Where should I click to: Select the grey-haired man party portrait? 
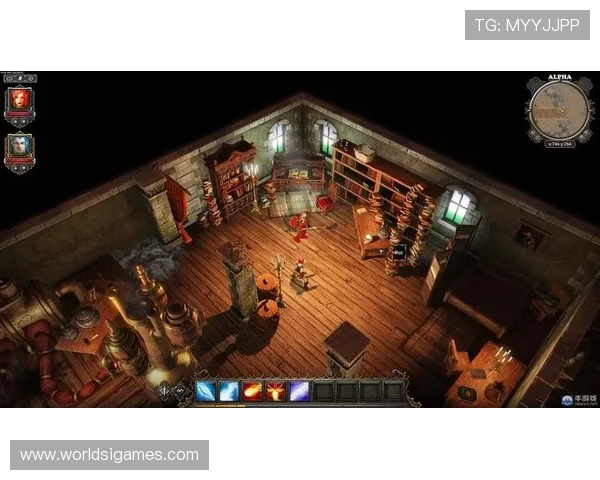pyautogui.click(x=19, y=150)
